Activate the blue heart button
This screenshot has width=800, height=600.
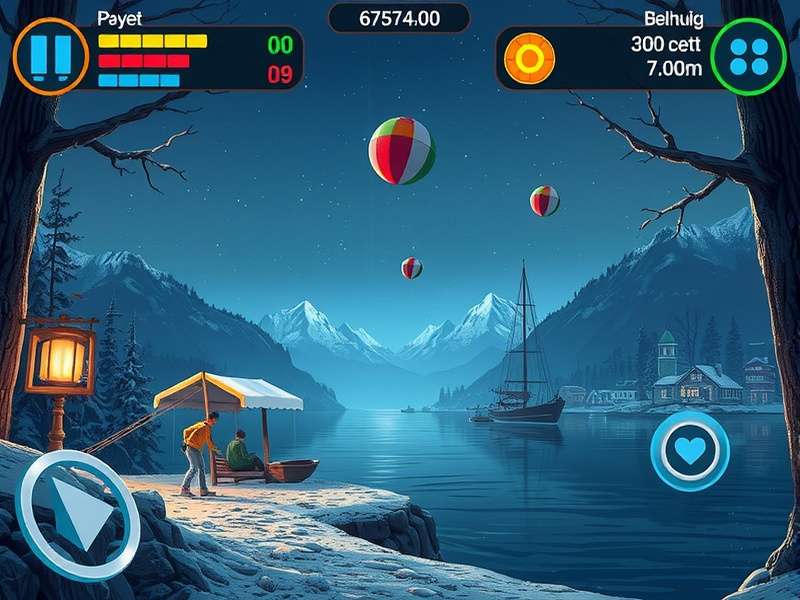click(690, 451)
